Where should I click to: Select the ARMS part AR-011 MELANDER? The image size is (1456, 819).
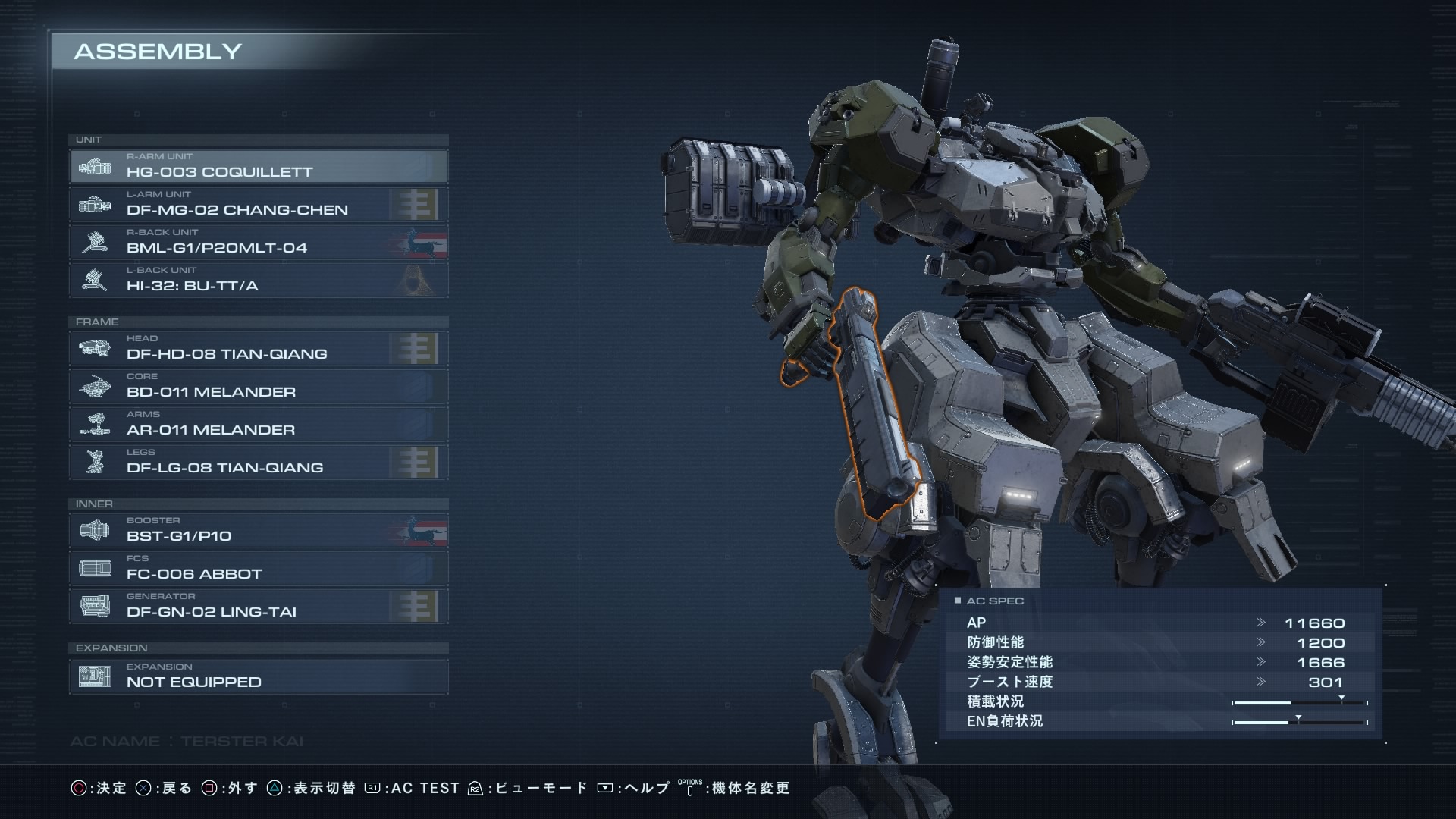tap(258, 424)
